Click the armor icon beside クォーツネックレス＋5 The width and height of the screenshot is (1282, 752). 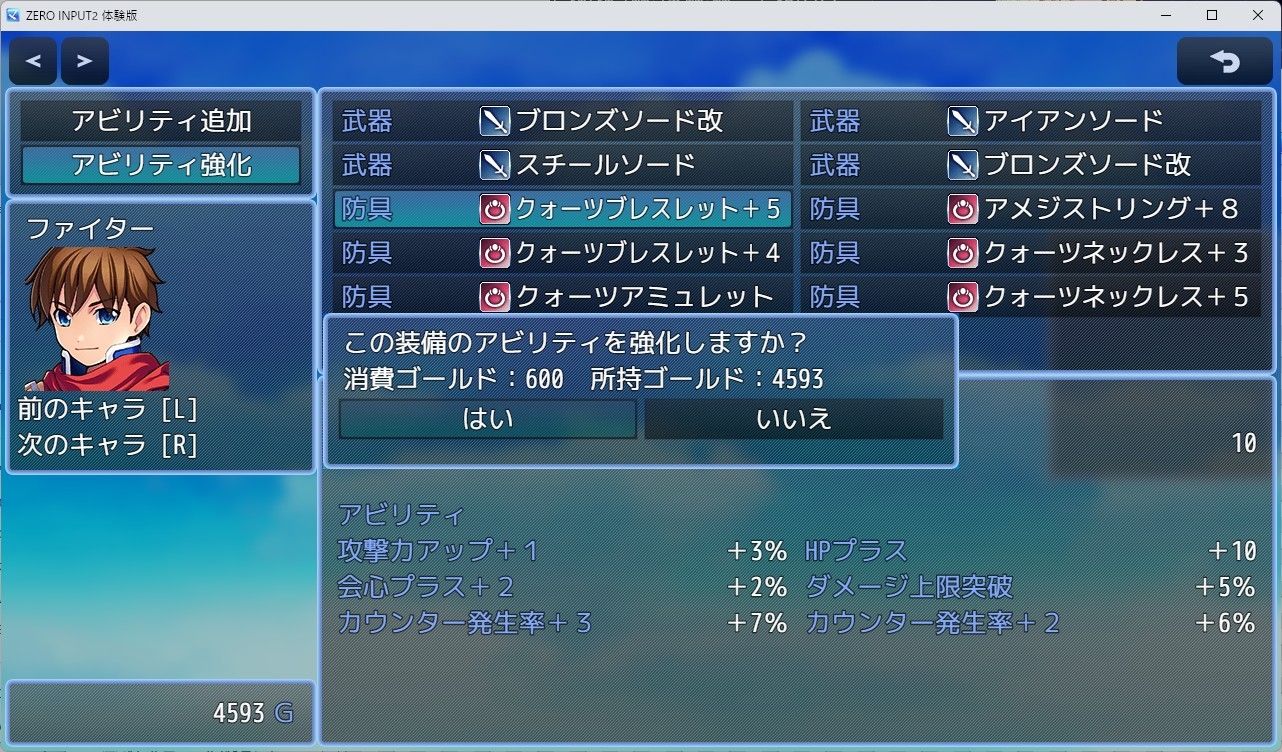(x=963, y=297)
